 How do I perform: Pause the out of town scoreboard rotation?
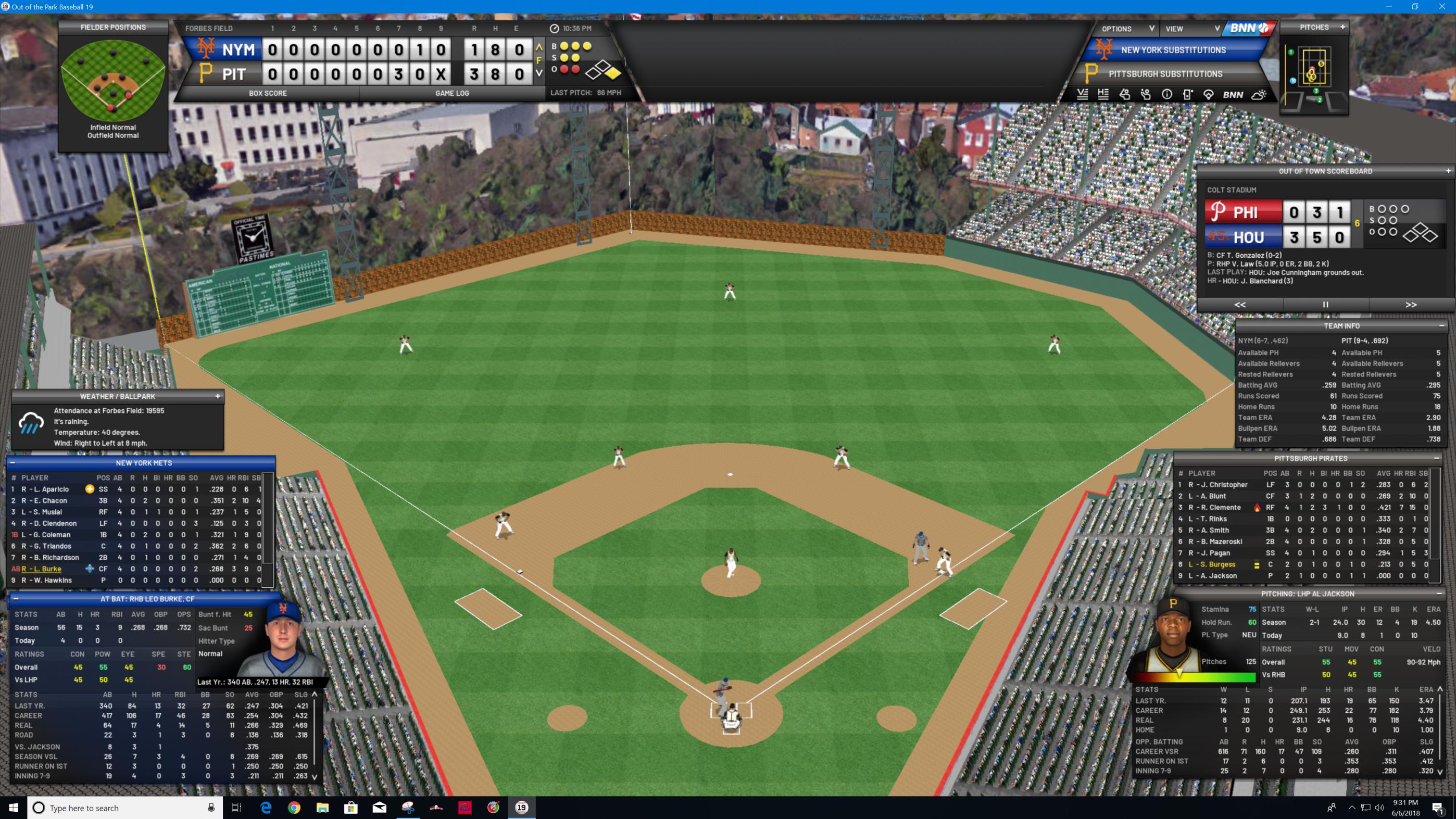(x=1325, y=305)
